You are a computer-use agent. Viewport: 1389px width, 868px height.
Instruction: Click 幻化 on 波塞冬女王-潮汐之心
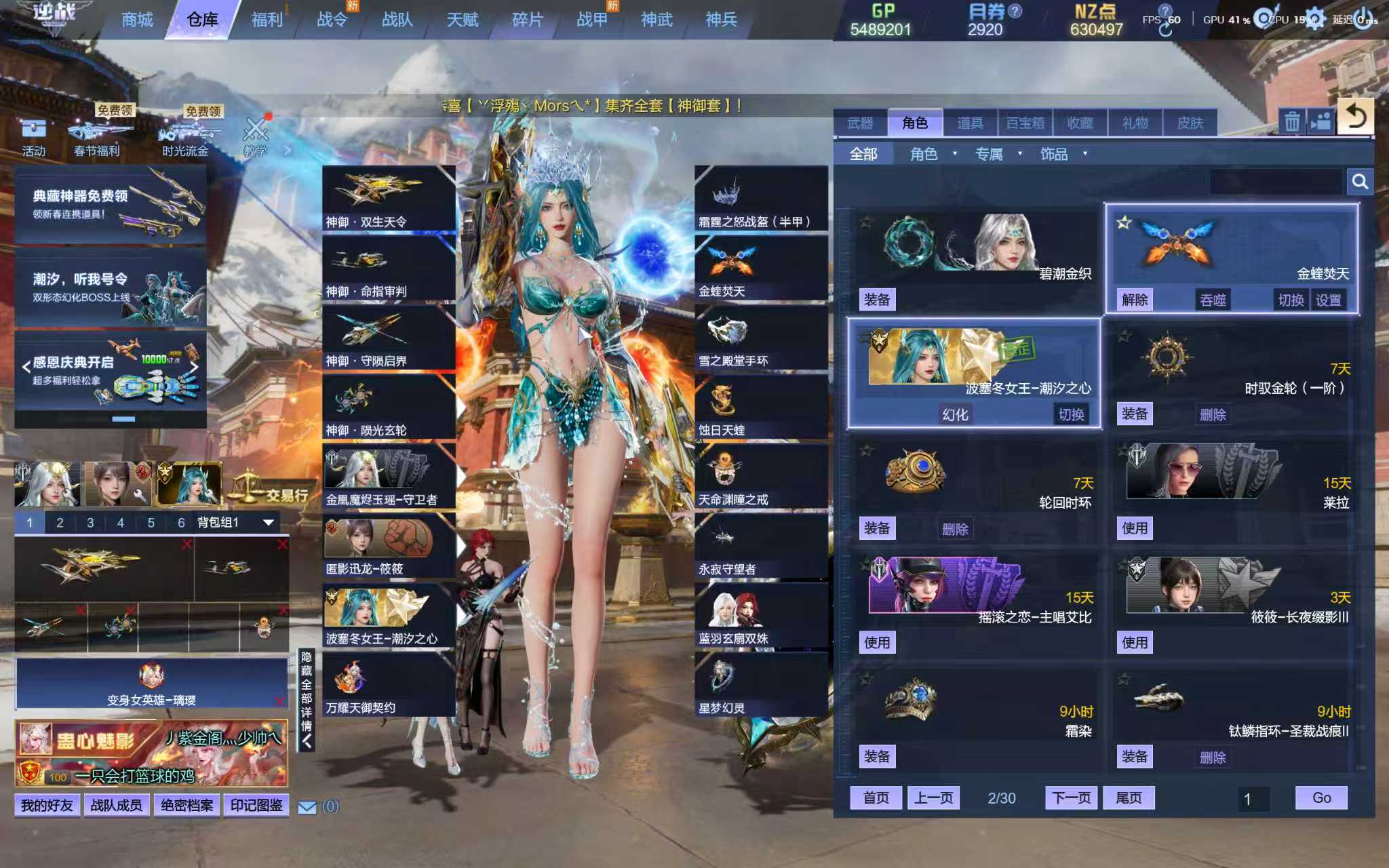(x=955, y=414)
